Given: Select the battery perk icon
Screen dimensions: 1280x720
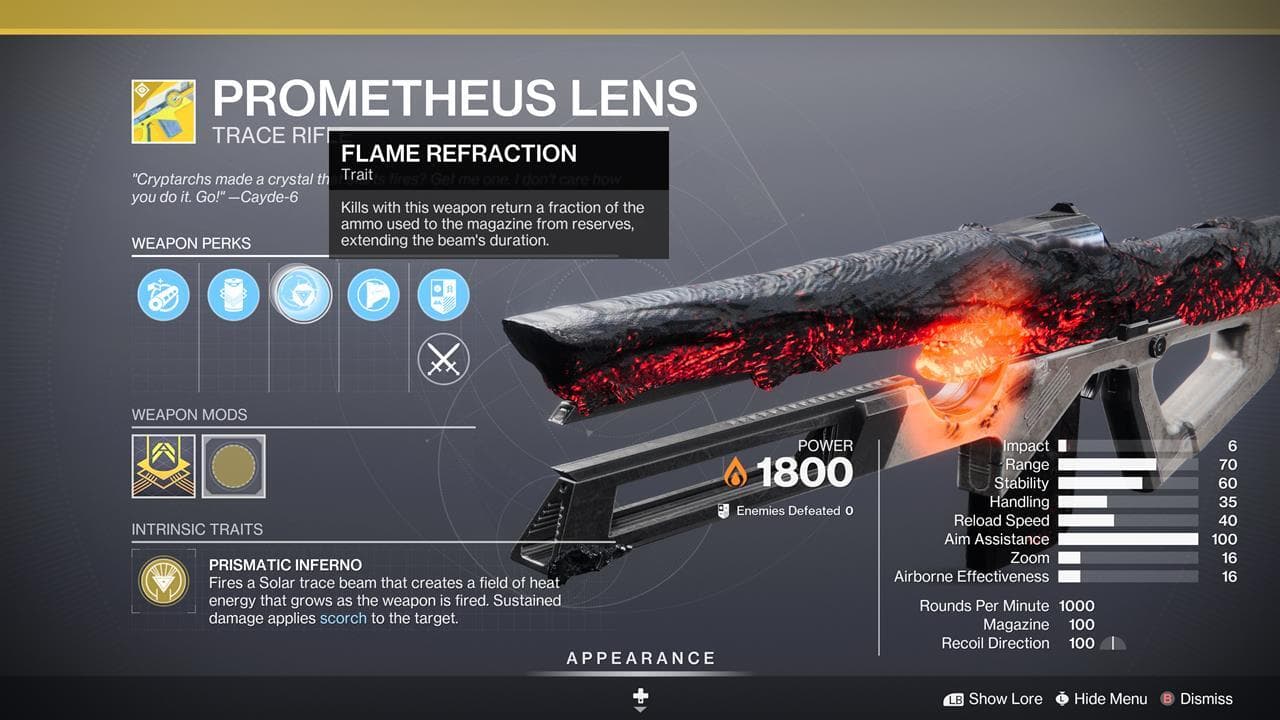Looking at the screenshot, I should [x=233, y=295].
